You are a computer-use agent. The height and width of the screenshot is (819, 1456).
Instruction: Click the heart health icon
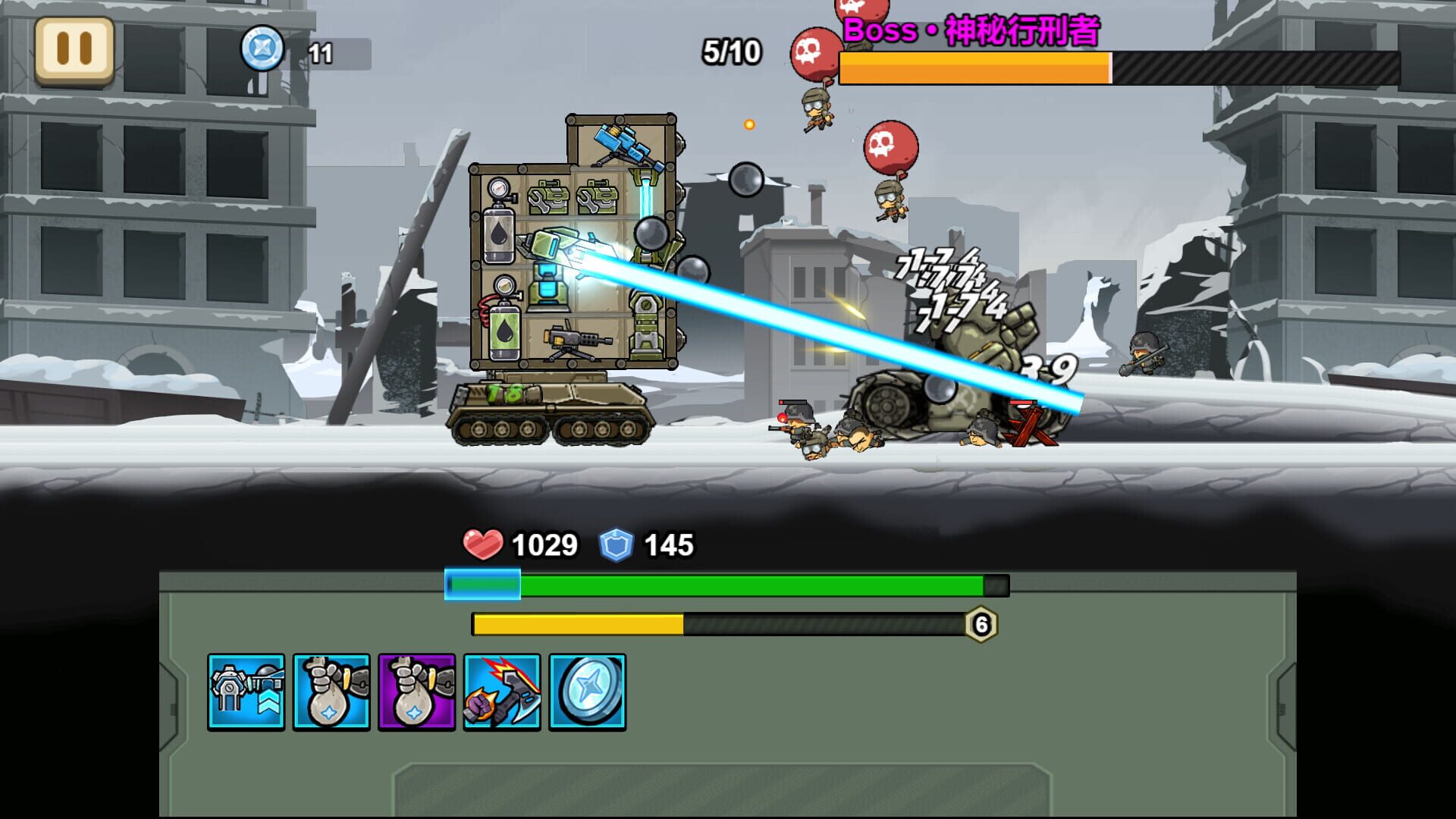483,543
